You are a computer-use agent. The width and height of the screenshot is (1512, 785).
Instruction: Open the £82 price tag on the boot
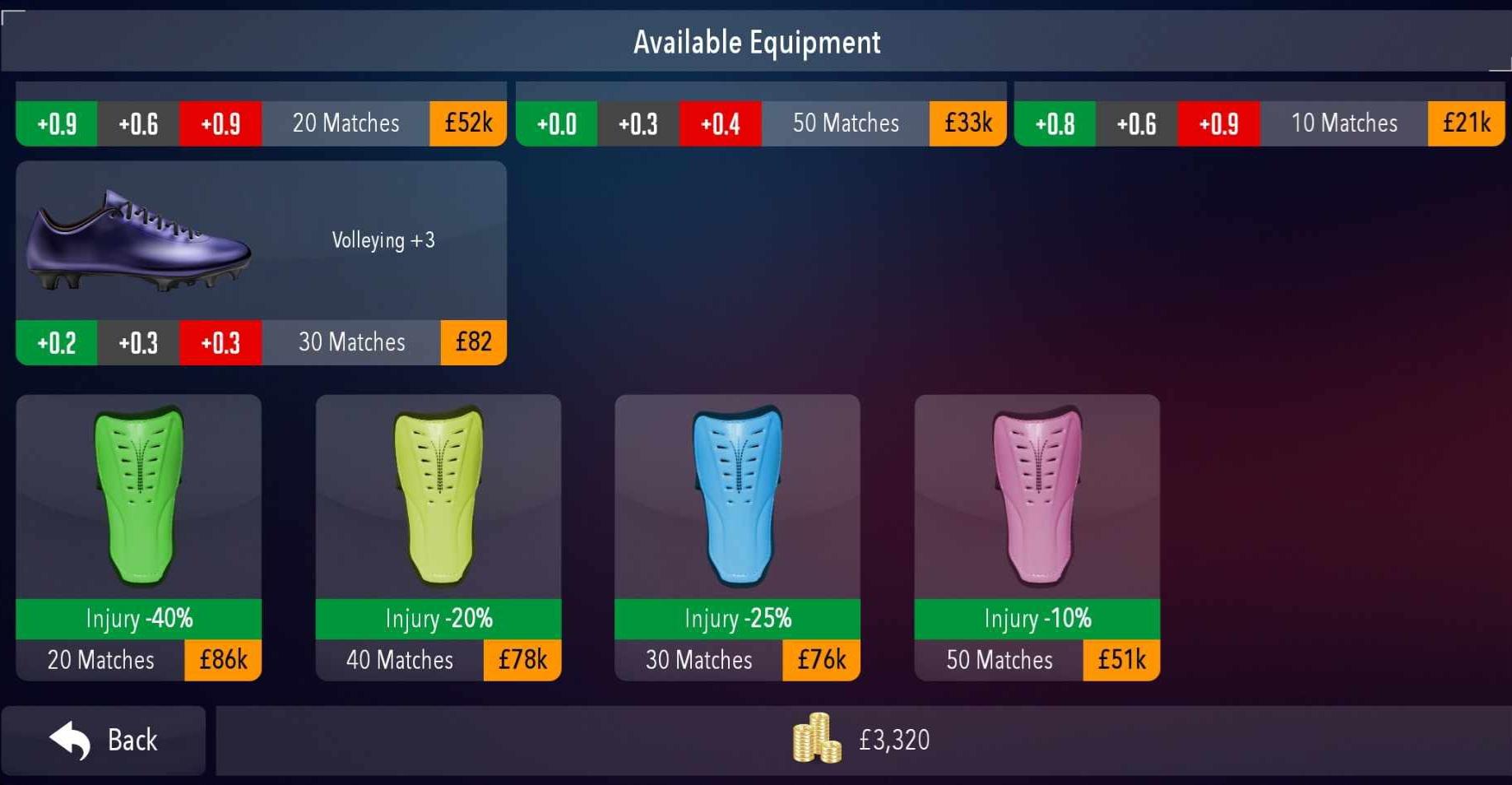(473, 341)
